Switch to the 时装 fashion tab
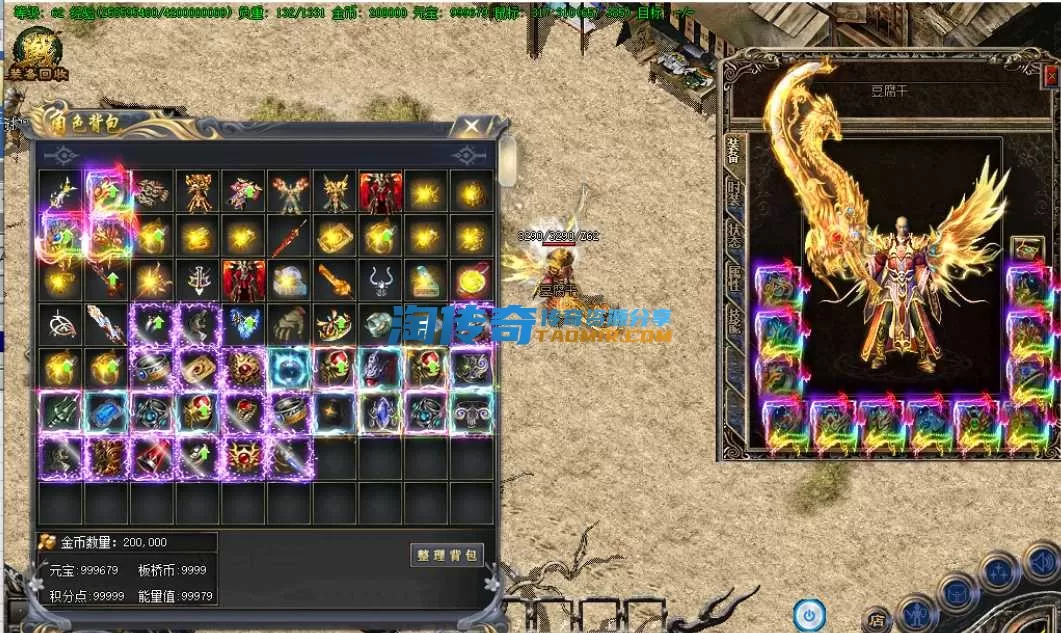 pos(733,194)
